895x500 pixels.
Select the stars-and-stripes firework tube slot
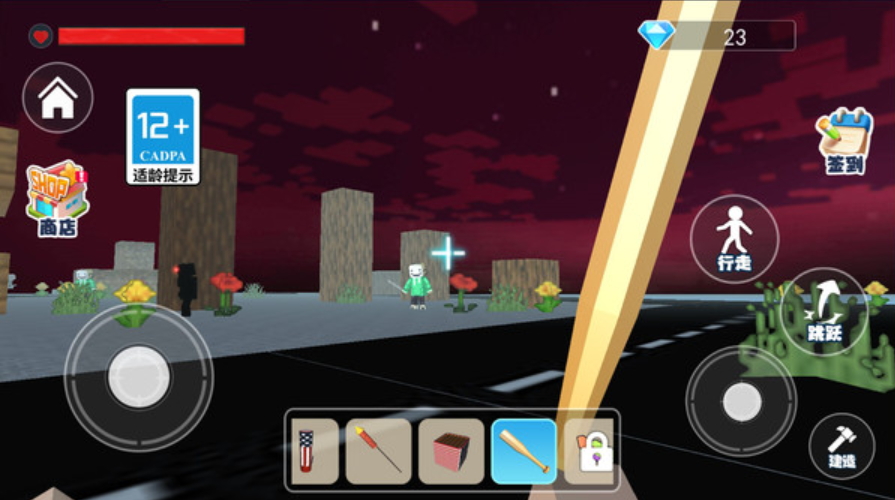pyautogui.click(x=314, y=451)
